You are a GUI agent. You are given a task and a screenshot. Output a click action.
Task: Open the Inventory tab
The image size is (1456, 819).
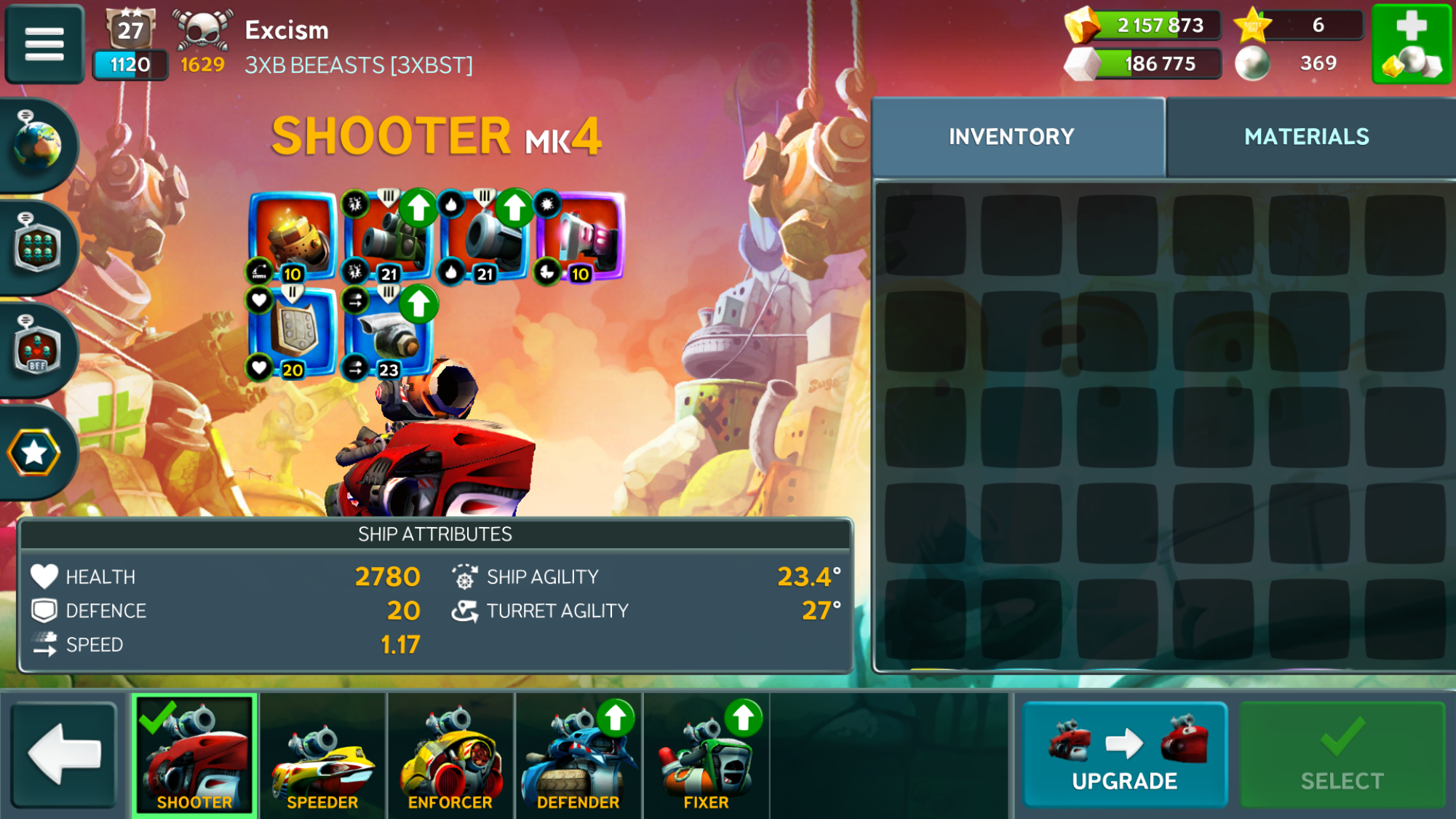pos(1011,137)
